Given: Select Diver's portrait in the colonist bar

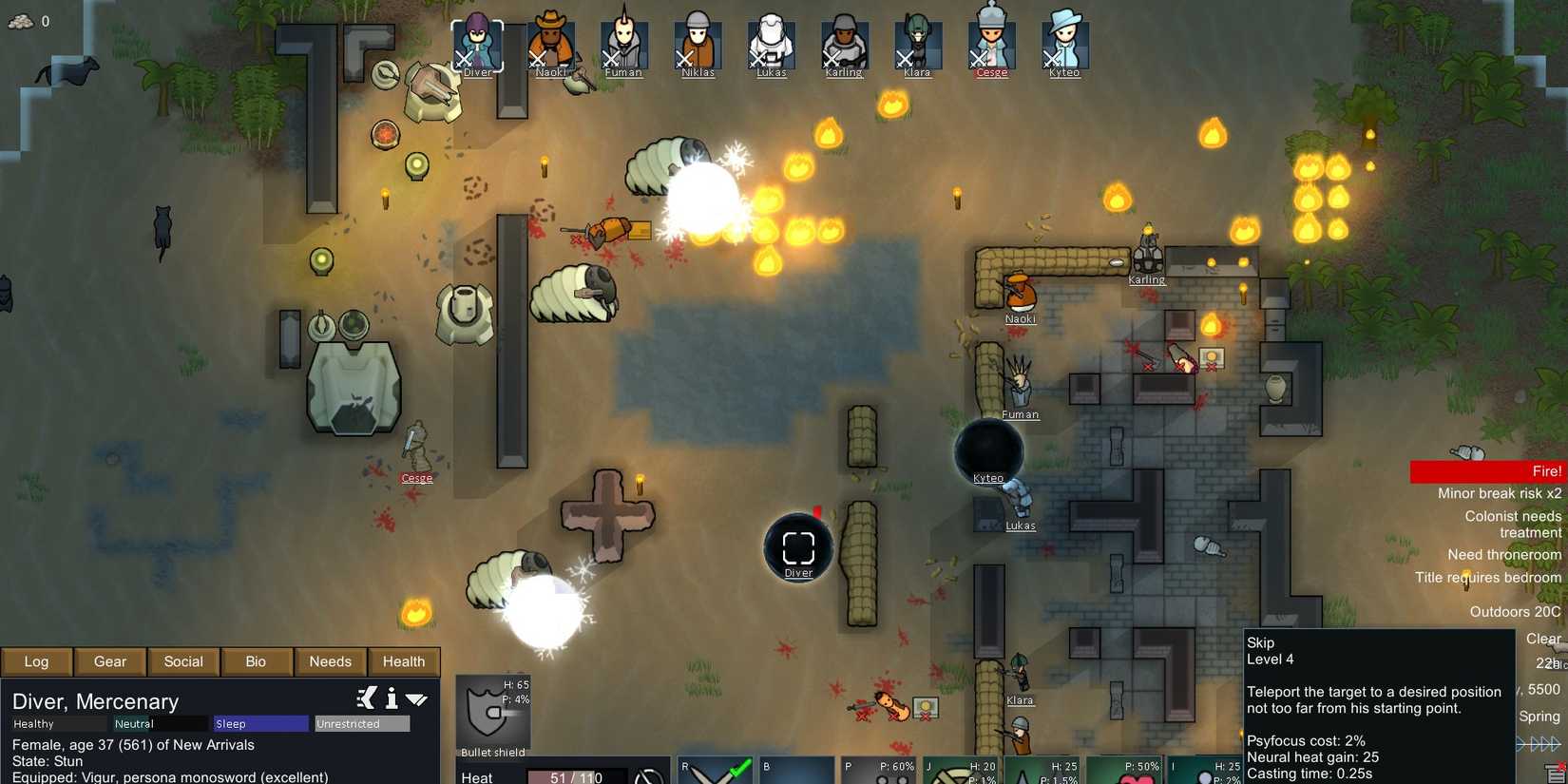Looking at the screenshot, I should click(x=477, y=40).
